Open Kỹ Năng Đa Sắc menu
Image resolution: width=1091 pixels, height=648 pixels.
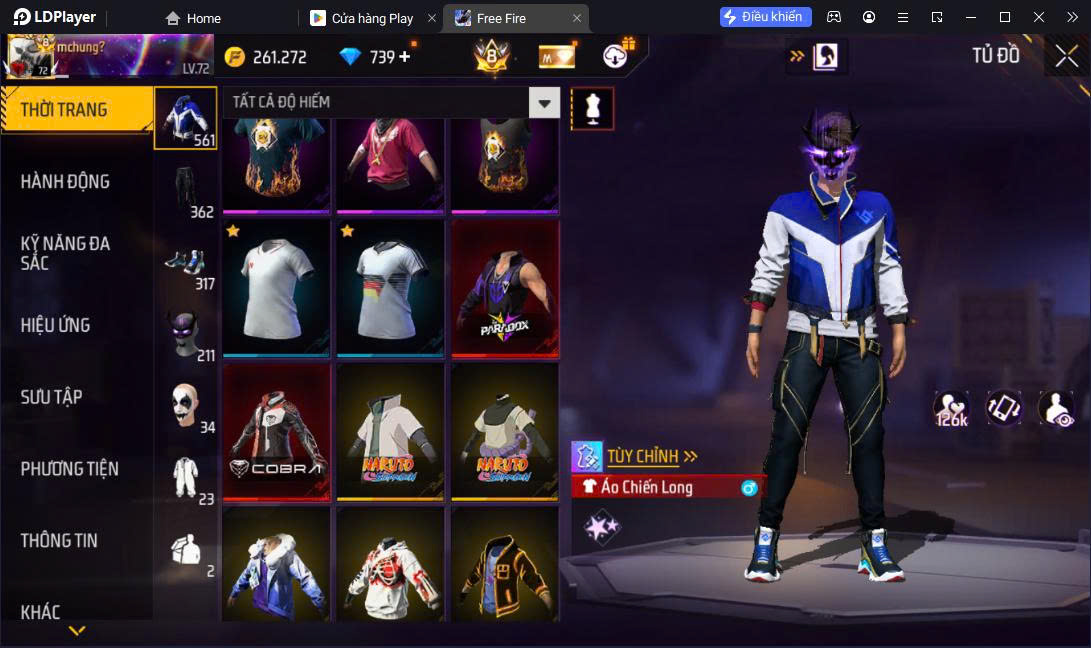coord(65,253)
